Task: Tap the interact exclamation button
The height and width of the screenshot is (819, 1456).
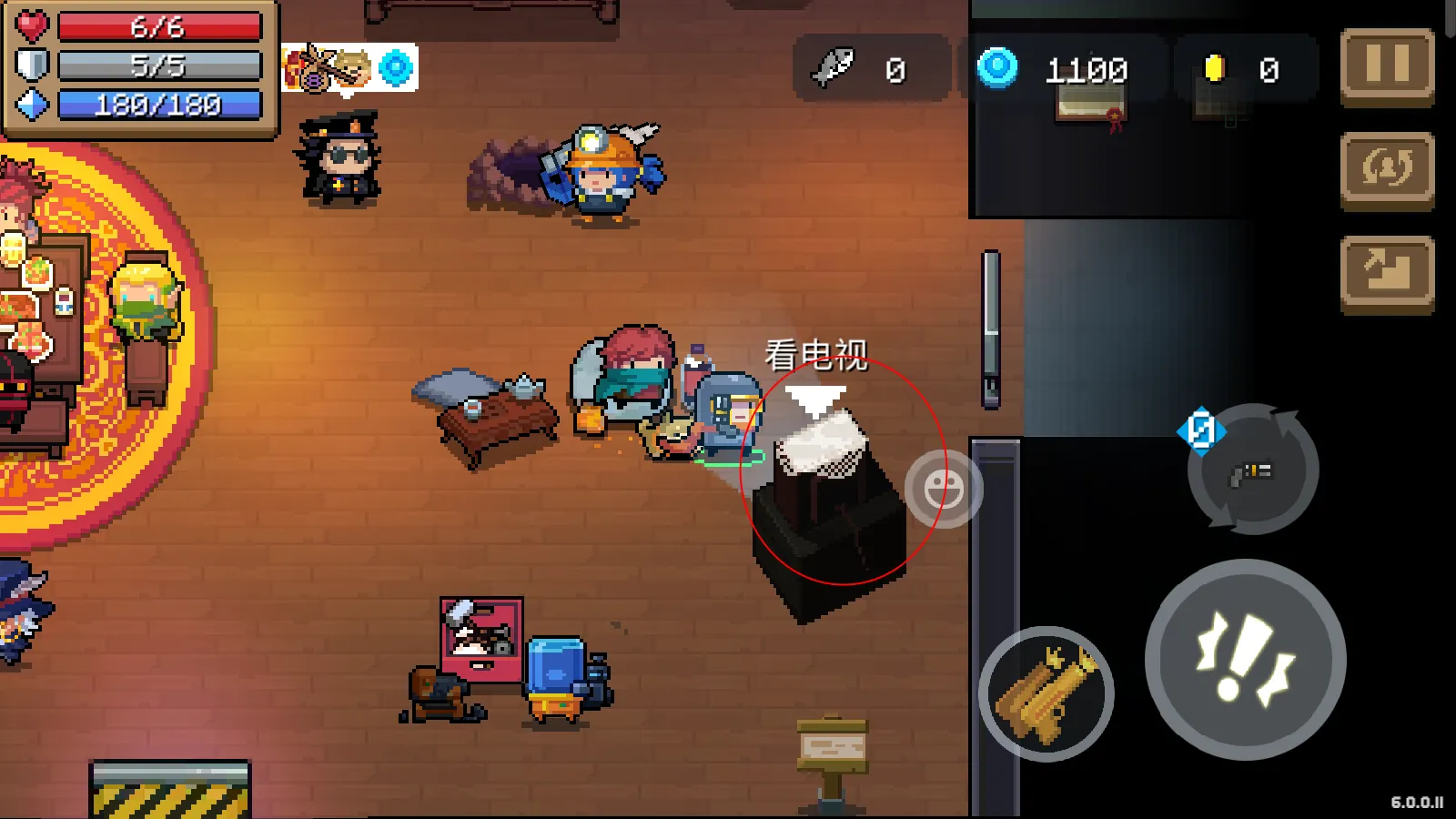Action: click(1245, 660)
